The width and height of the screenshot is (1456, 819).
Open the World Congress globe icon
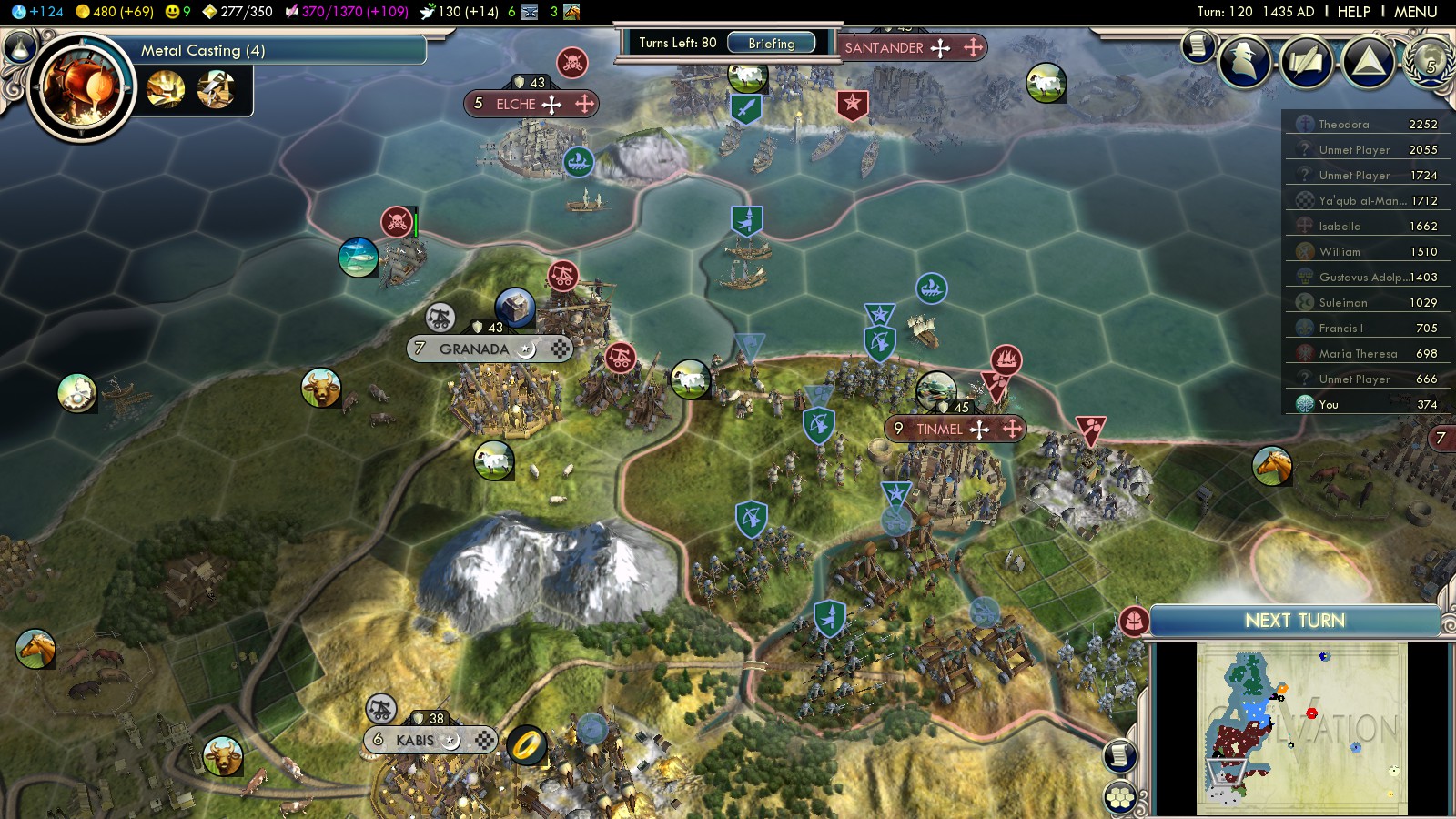click(1430, 62)
